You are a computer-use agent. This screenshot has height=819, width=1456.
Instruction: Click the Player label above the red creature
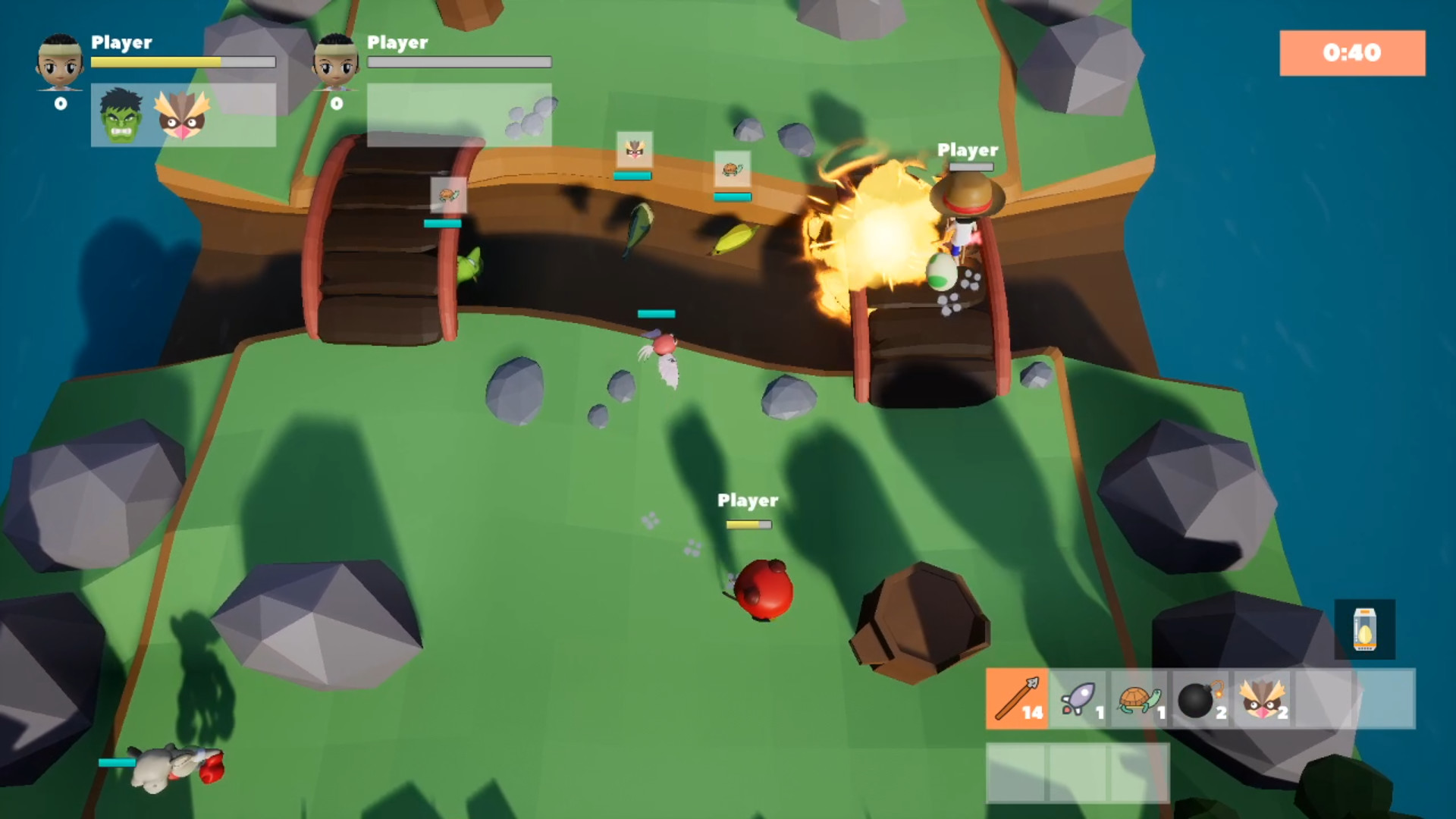748,500
